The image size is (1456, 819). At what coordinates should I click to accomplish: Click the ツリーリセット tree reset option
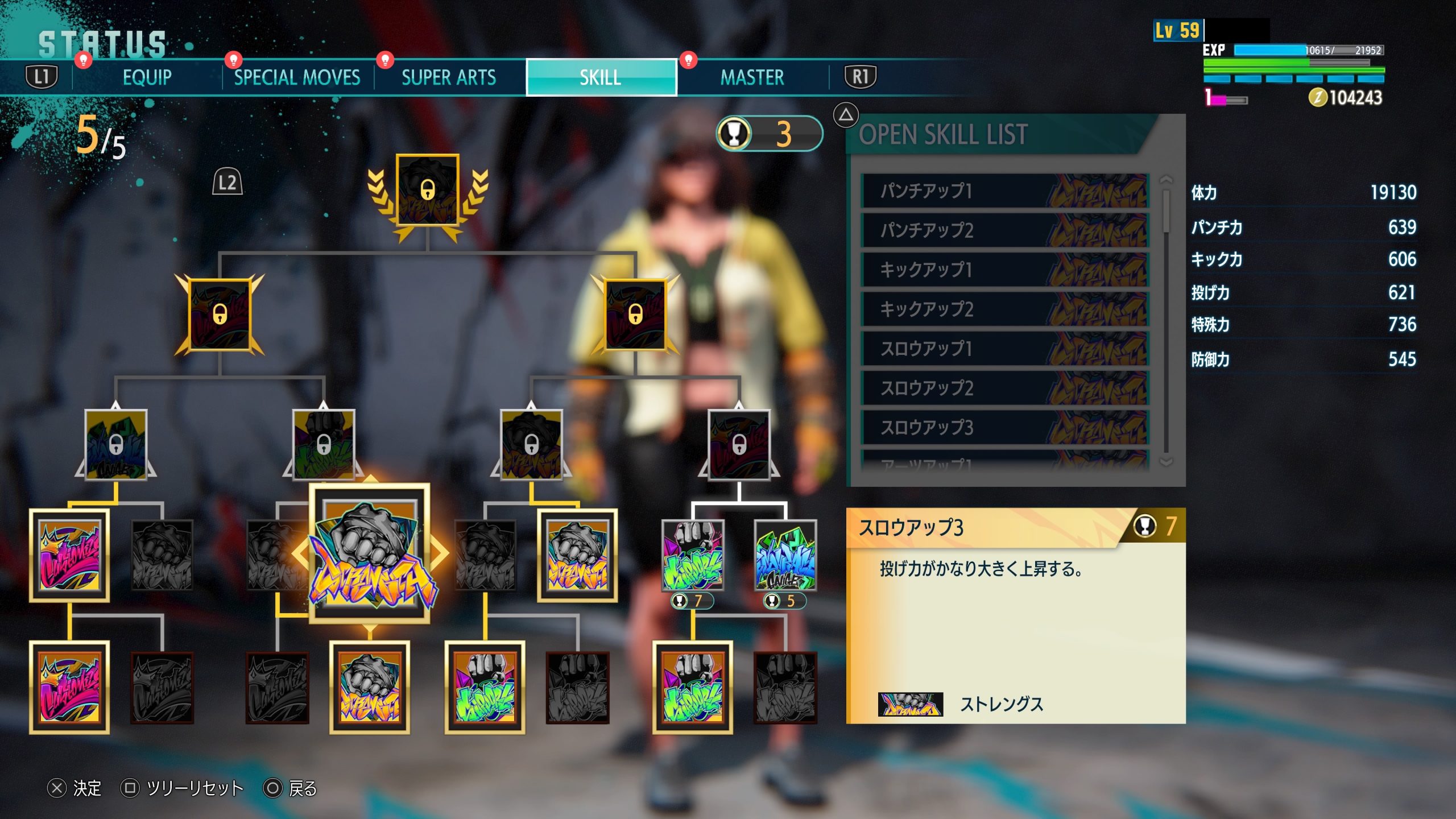tap(183, 788)
